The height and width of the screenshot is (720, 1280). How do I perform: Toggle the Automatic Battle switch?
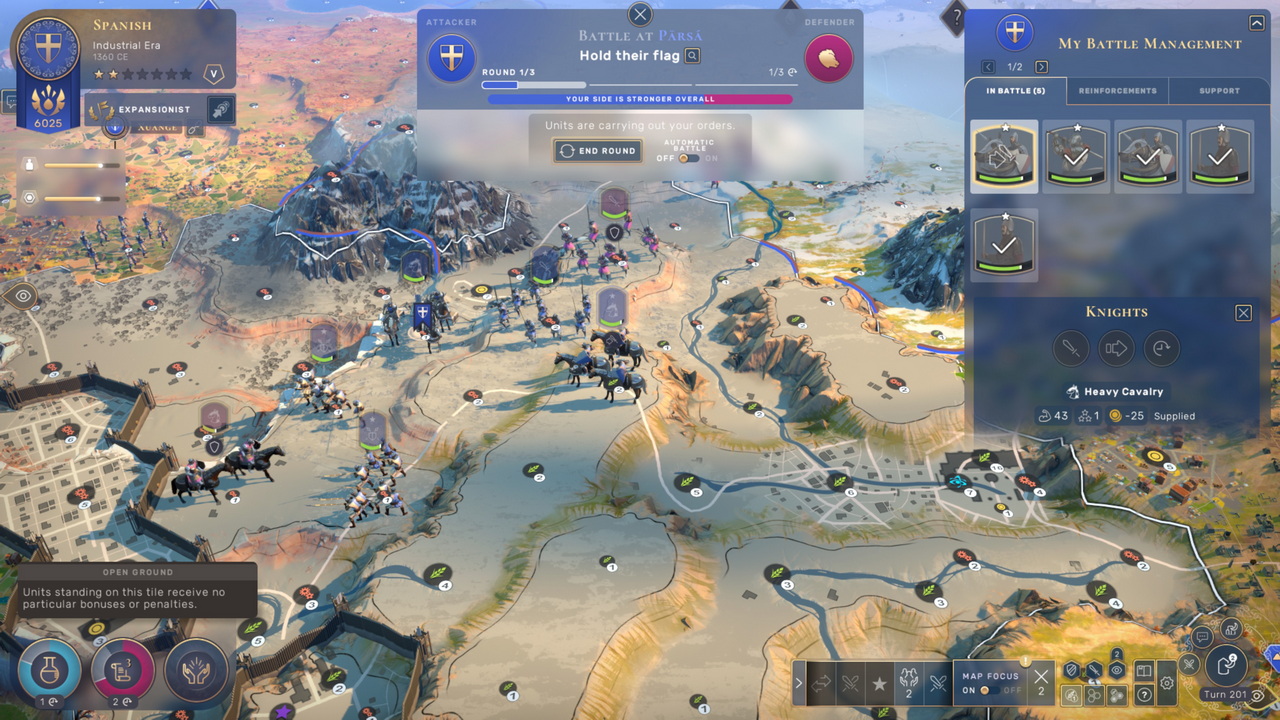click(688, 158)
